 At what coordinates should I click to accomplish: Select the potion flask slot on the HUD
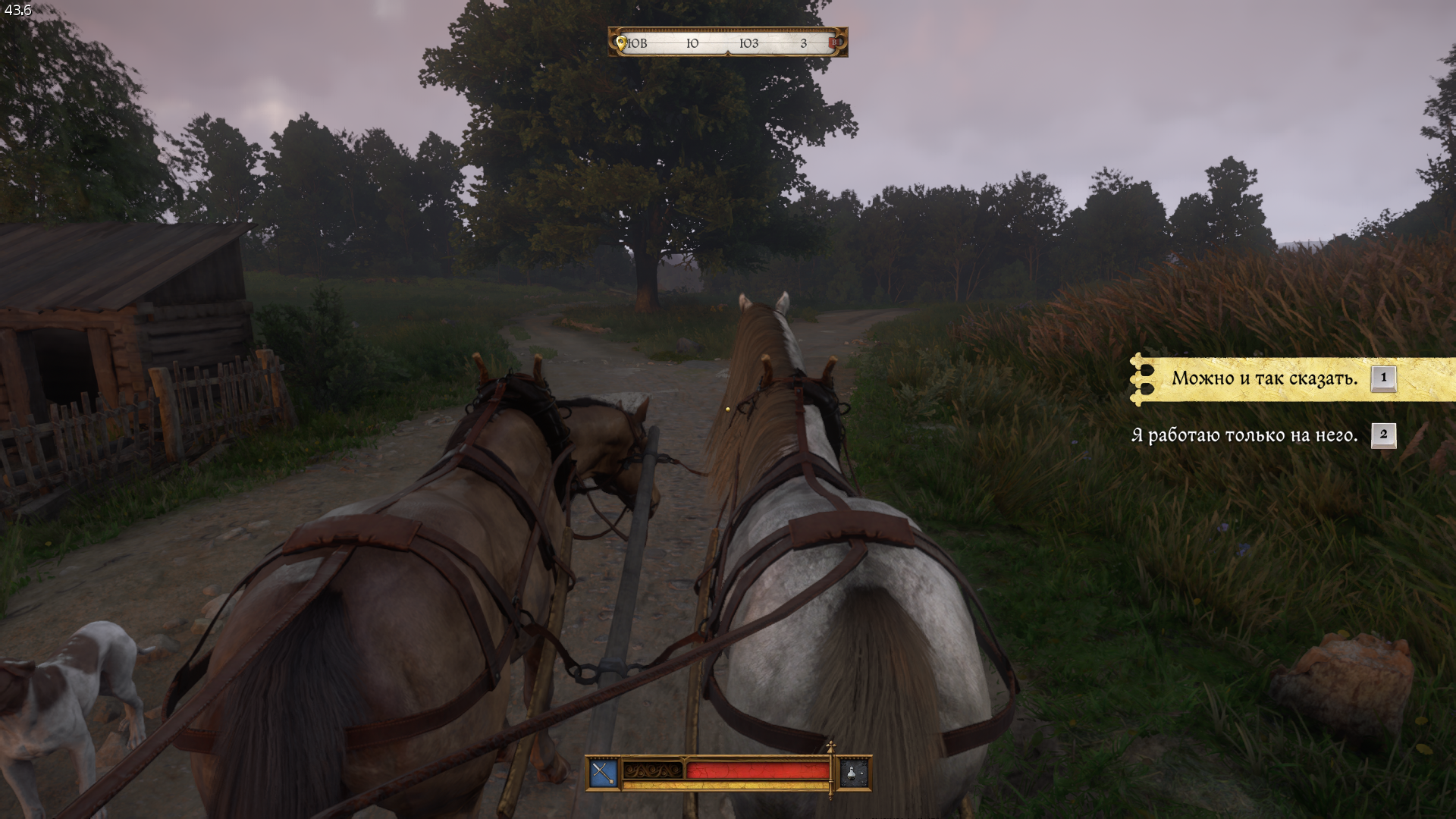point(854,773)
